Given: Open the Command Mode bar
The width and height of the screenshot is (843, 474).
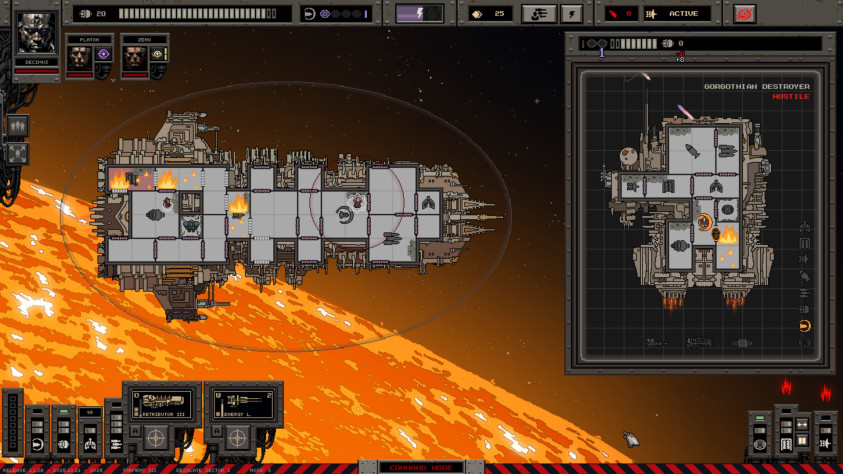Looking at the screenshot, I should (421, 468).
